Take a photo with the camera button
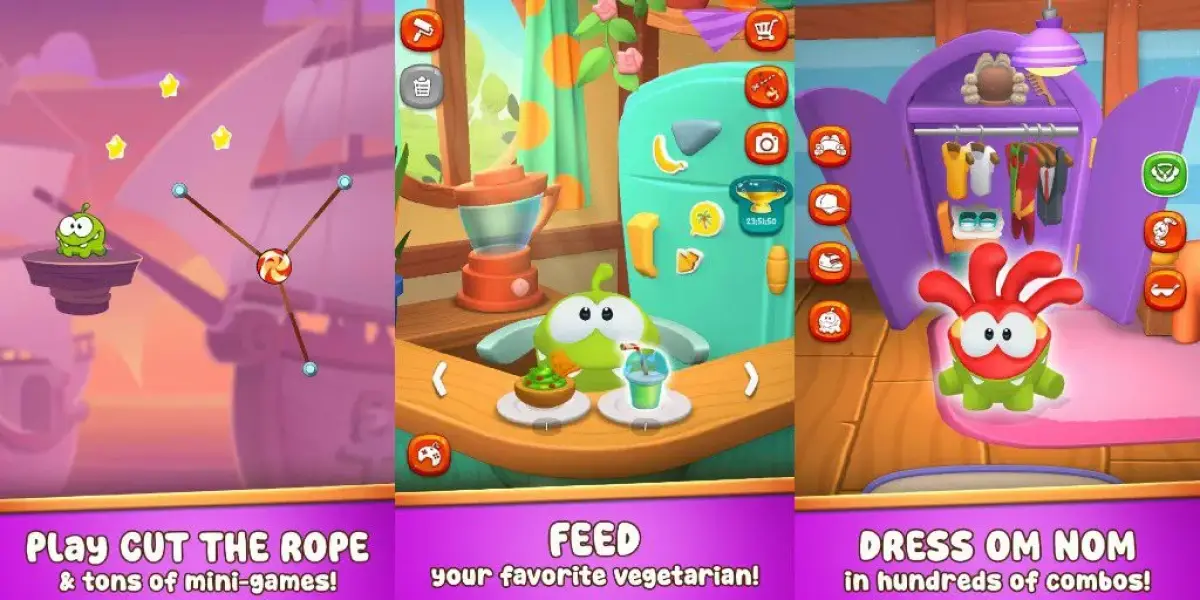1200x600 pixels. (766, 143)
